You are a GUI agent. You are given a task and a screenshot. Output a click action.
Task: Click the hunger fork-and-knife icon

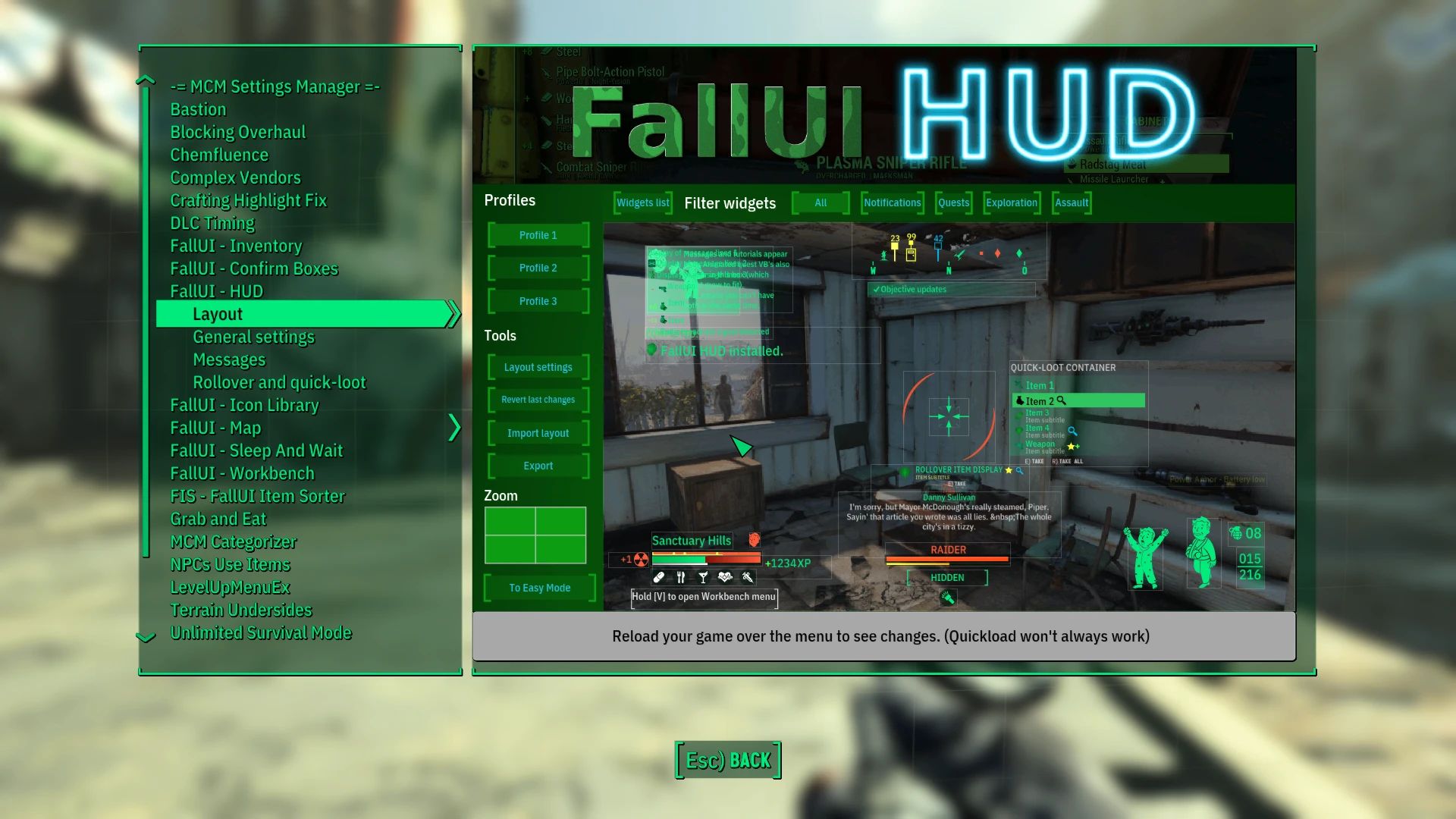tap(680, 577)
